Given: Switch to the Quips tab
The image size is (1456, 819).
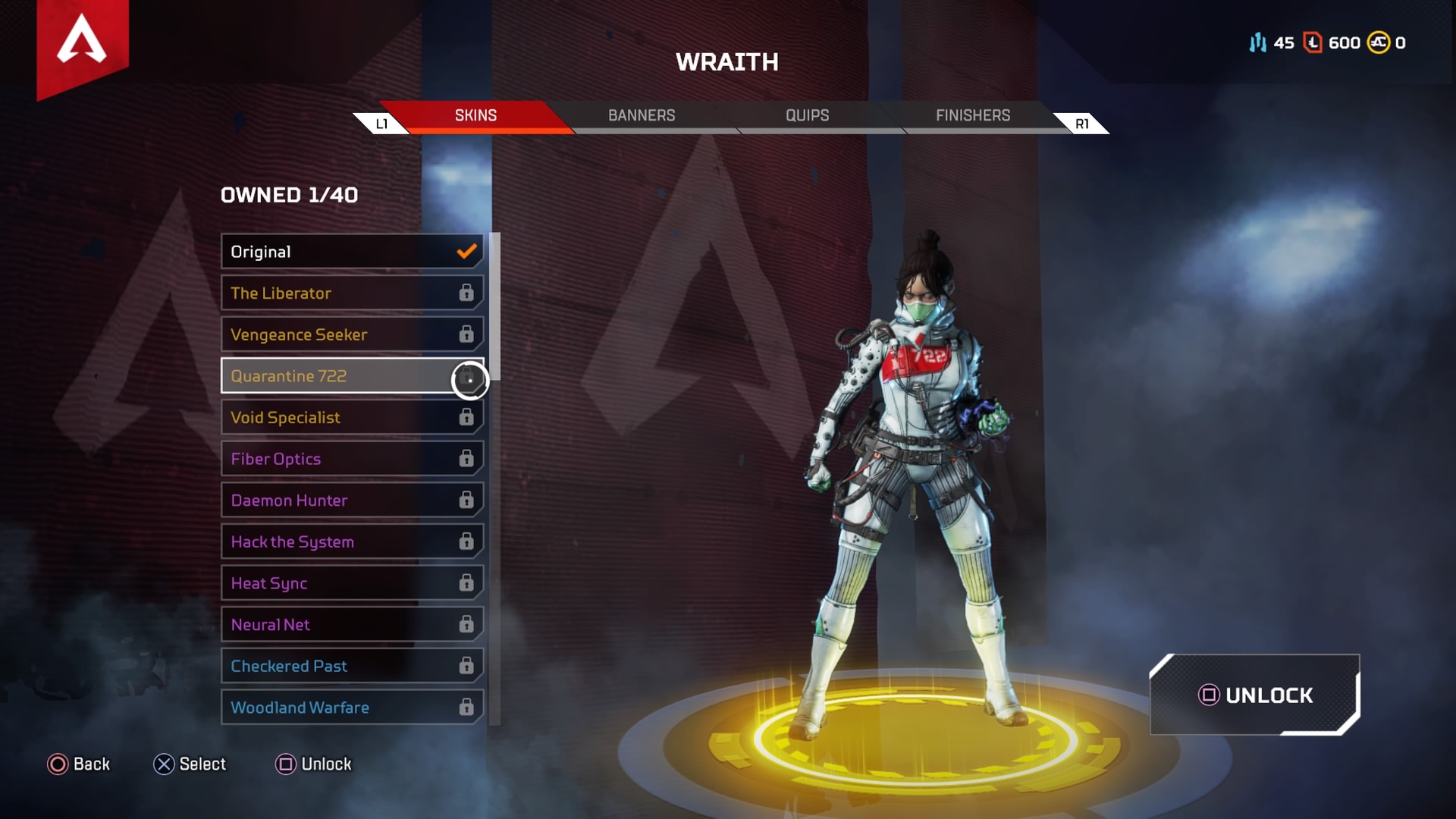Looking at the screenshot, I should [x=807, y=115].
